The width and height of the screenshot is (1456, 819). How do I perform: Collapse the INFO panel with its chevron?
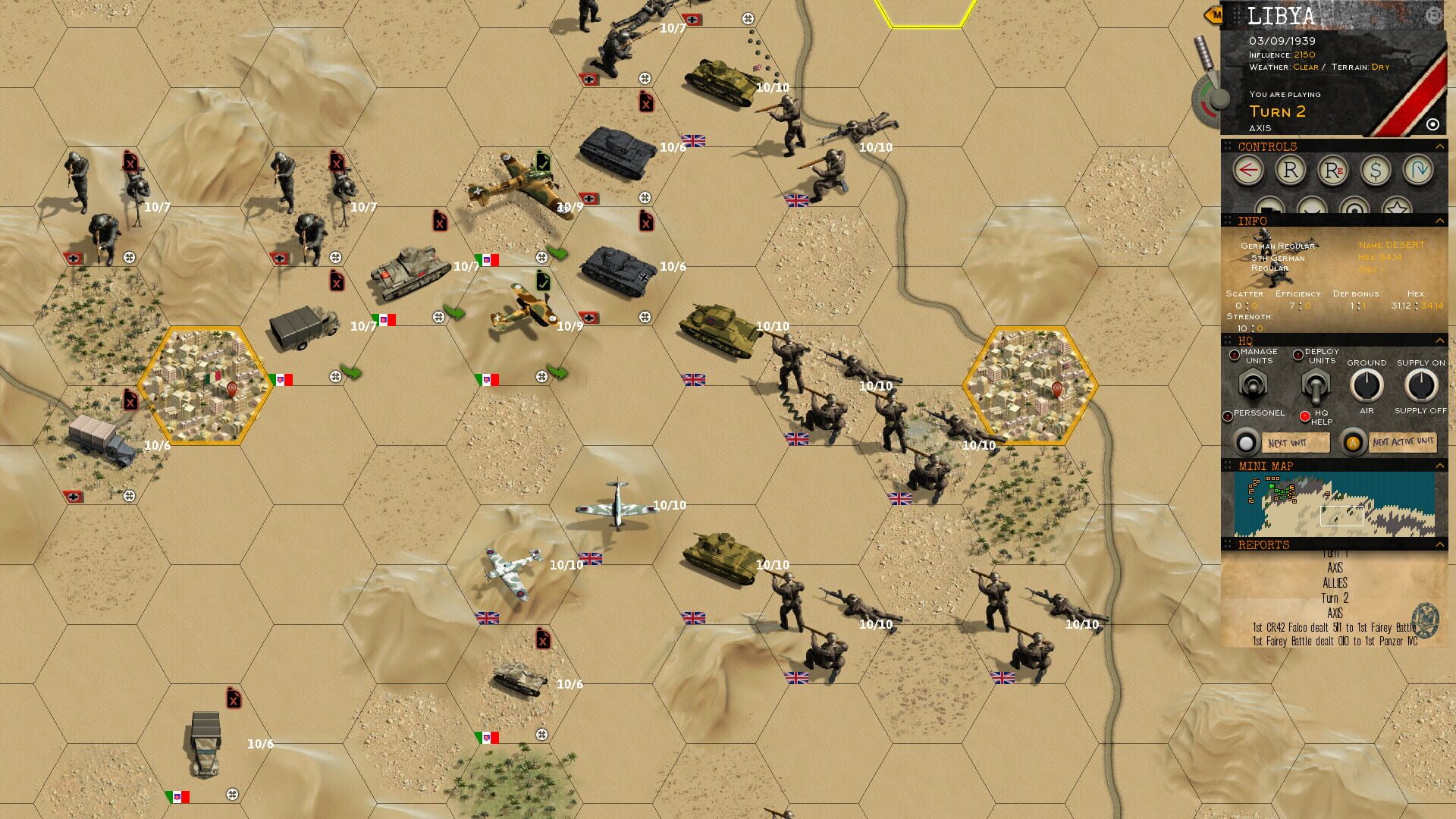coord(1440,221)
